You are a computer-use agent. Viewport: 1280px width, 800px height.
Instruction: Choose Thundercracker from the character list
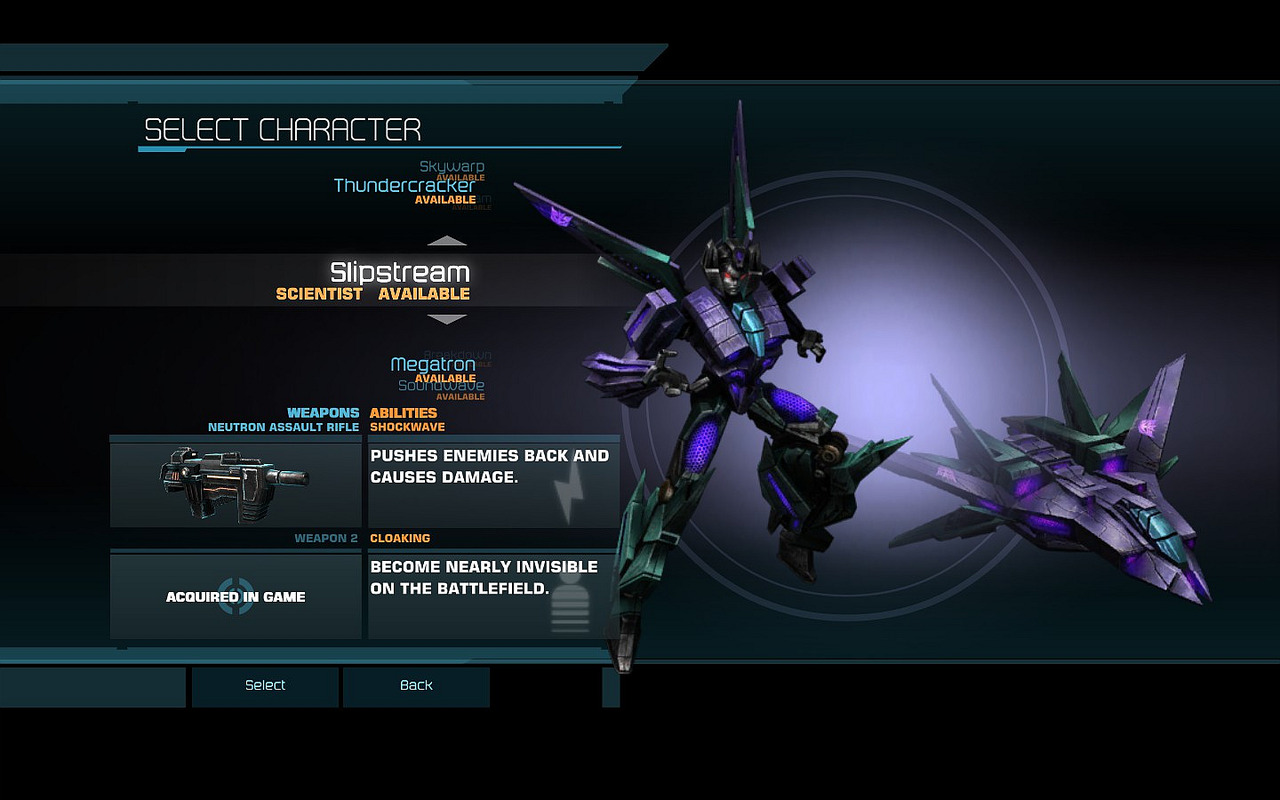[x=404, y=186]
